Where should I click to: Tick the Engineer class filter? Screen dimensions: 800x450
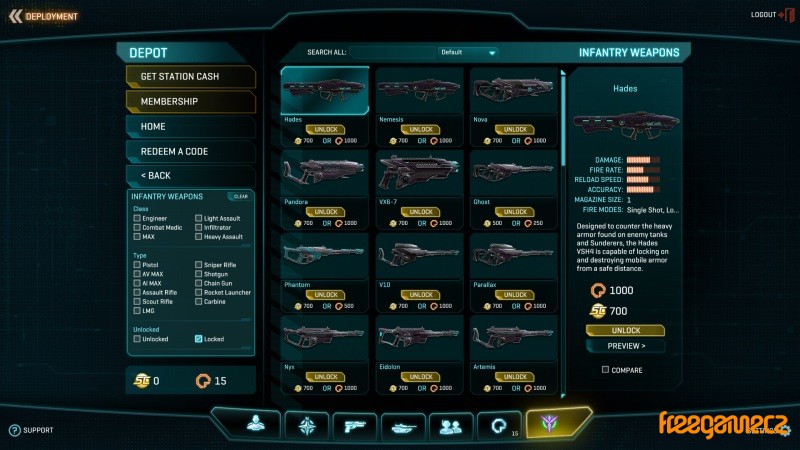tap(137, 218)
